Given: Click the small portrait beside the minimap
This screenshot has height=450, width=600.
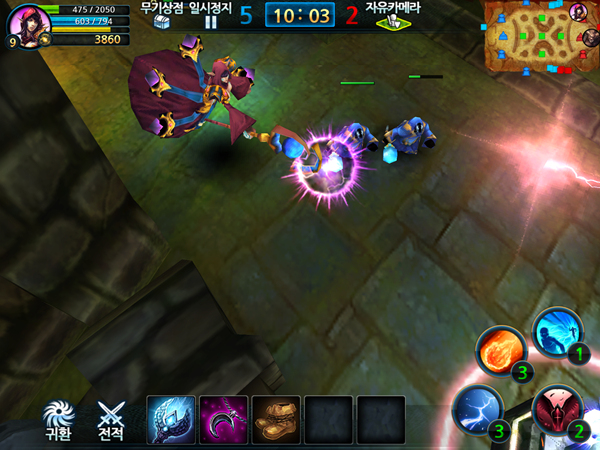Looking at the screenshot, I should (578, 11).
